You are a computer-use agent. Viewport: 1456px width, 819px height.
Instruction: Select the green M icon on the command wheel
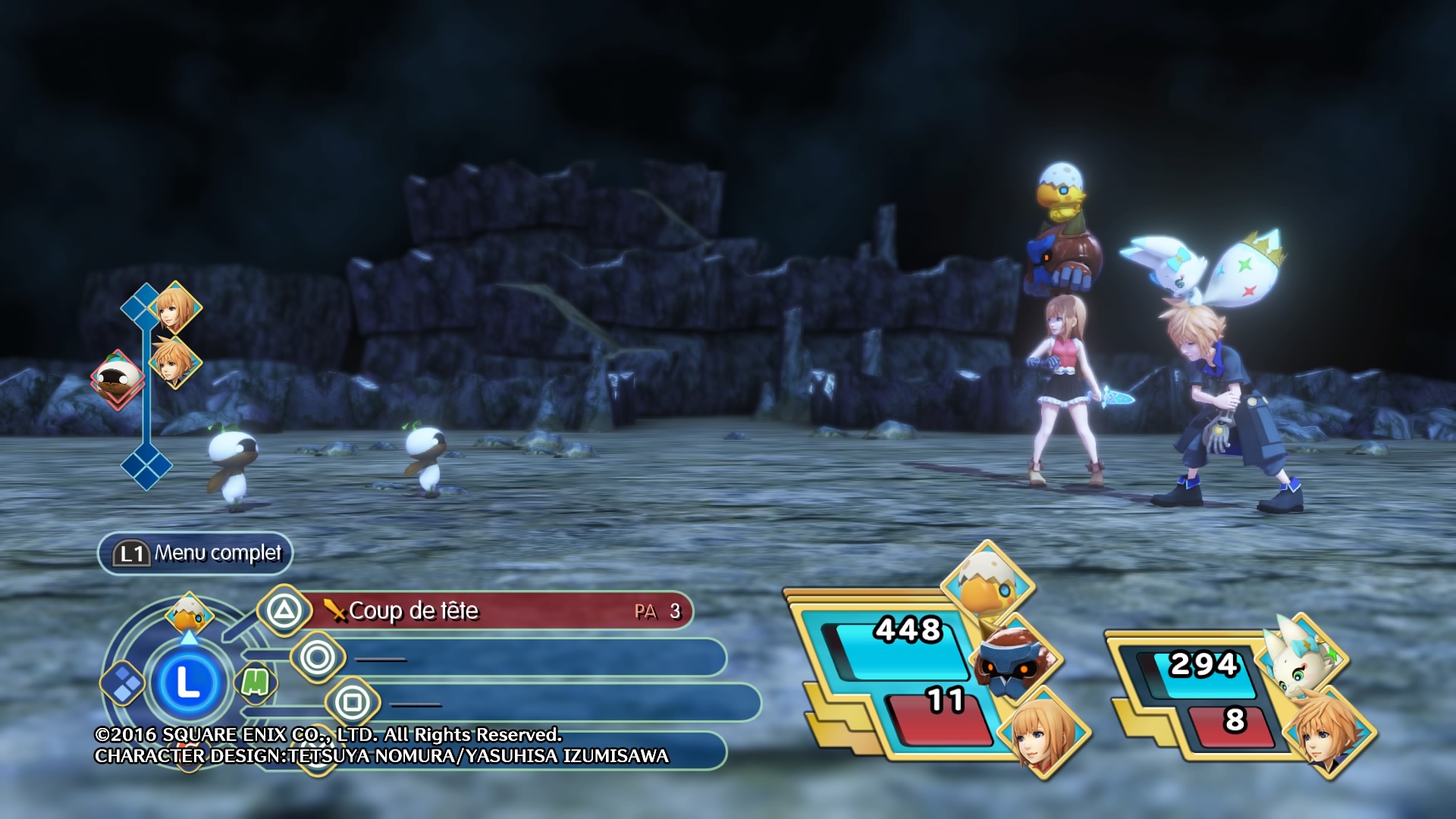coord(255,682)
